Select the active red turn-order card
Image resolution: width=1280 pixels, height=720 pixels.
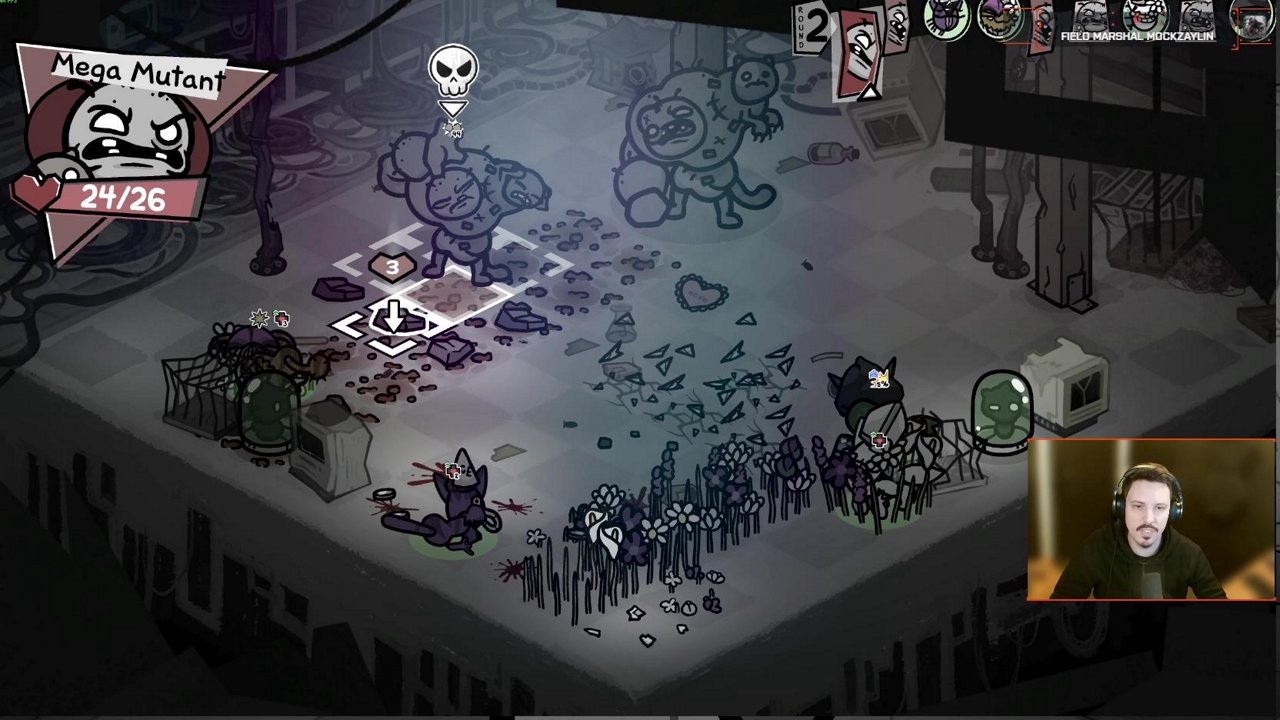pyautogui.click(x=857, y=52)
